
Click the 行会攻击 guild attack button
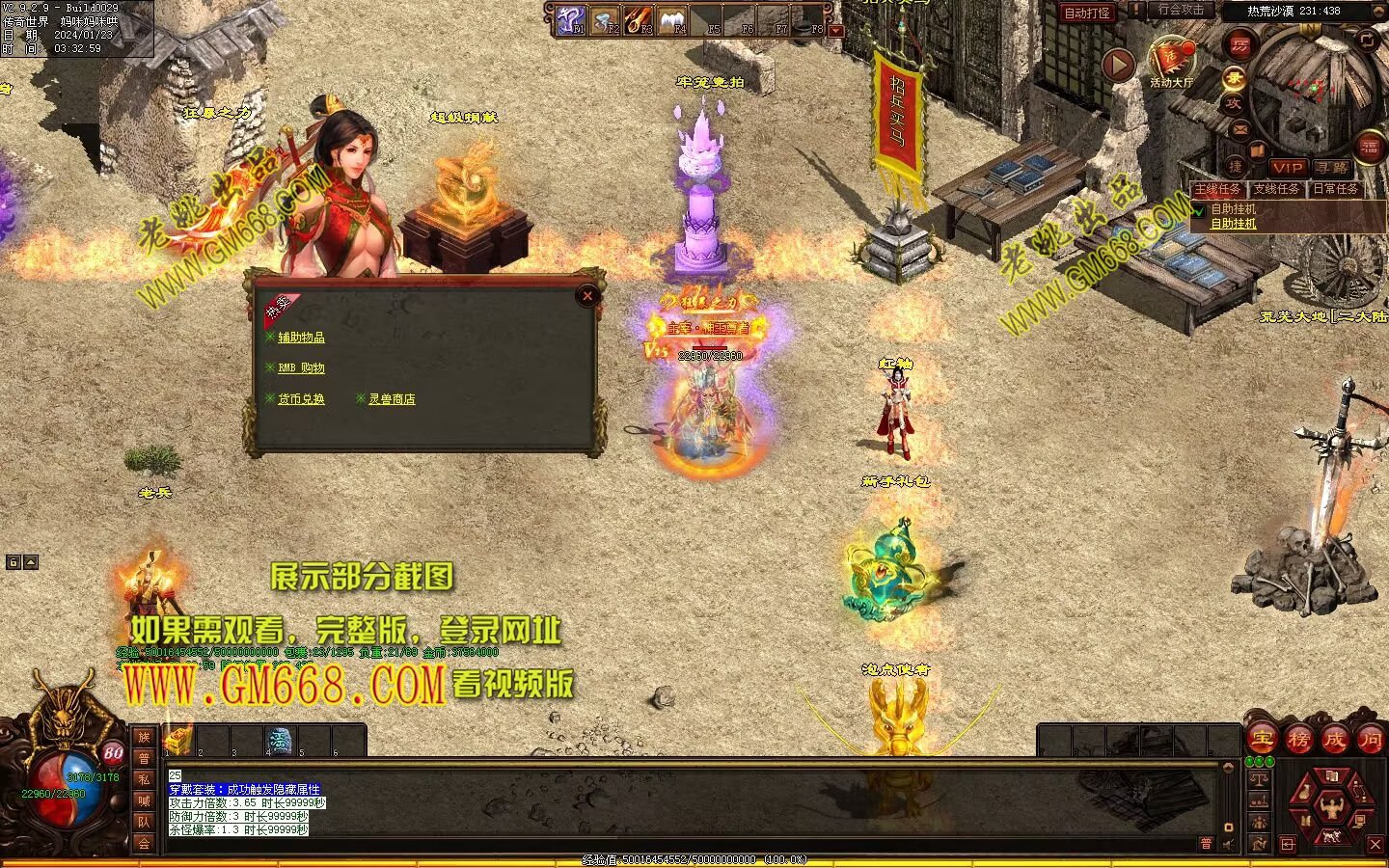coord(1181,11)
